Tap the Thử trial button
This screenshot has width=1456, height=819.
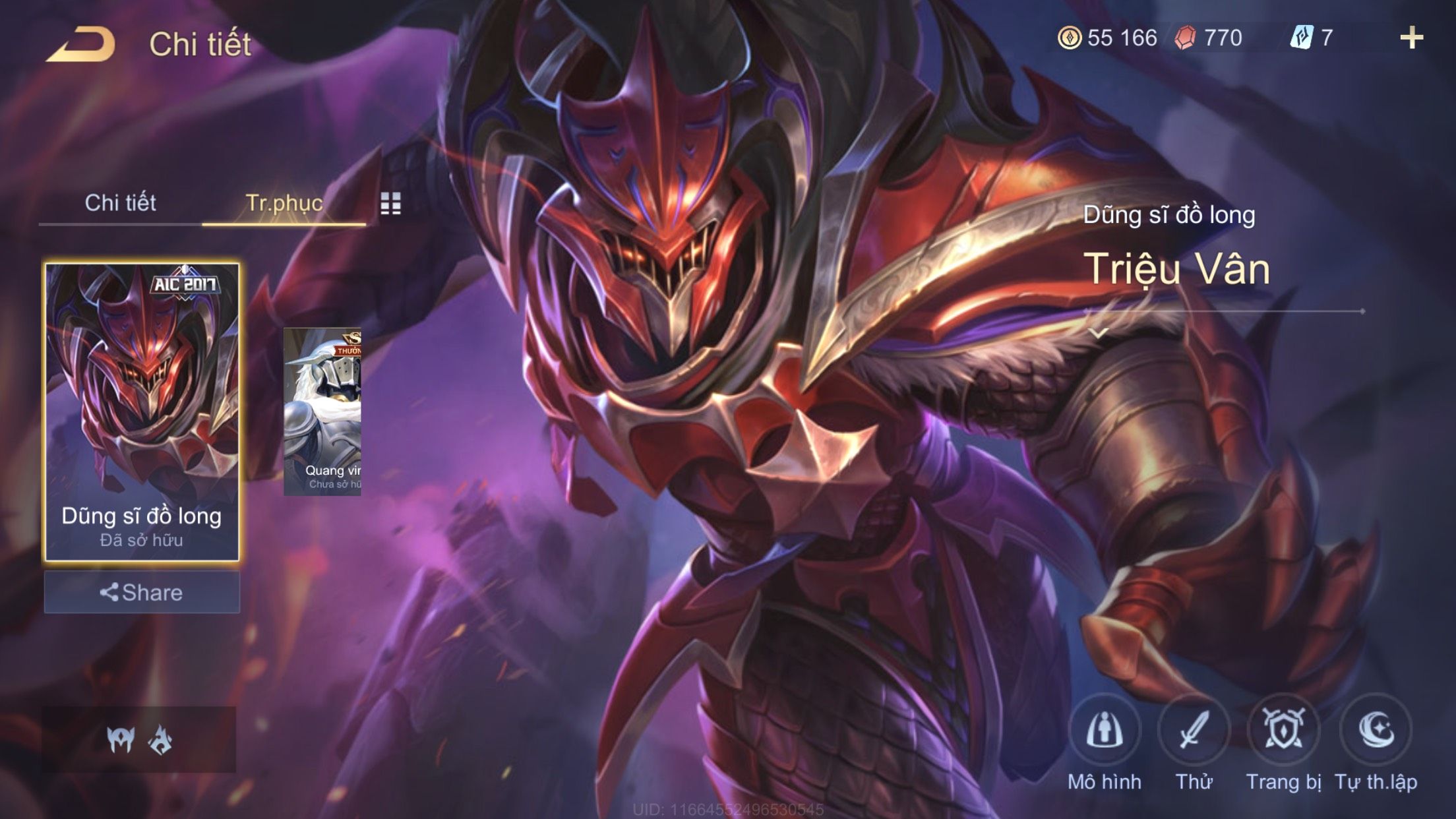1194,731
